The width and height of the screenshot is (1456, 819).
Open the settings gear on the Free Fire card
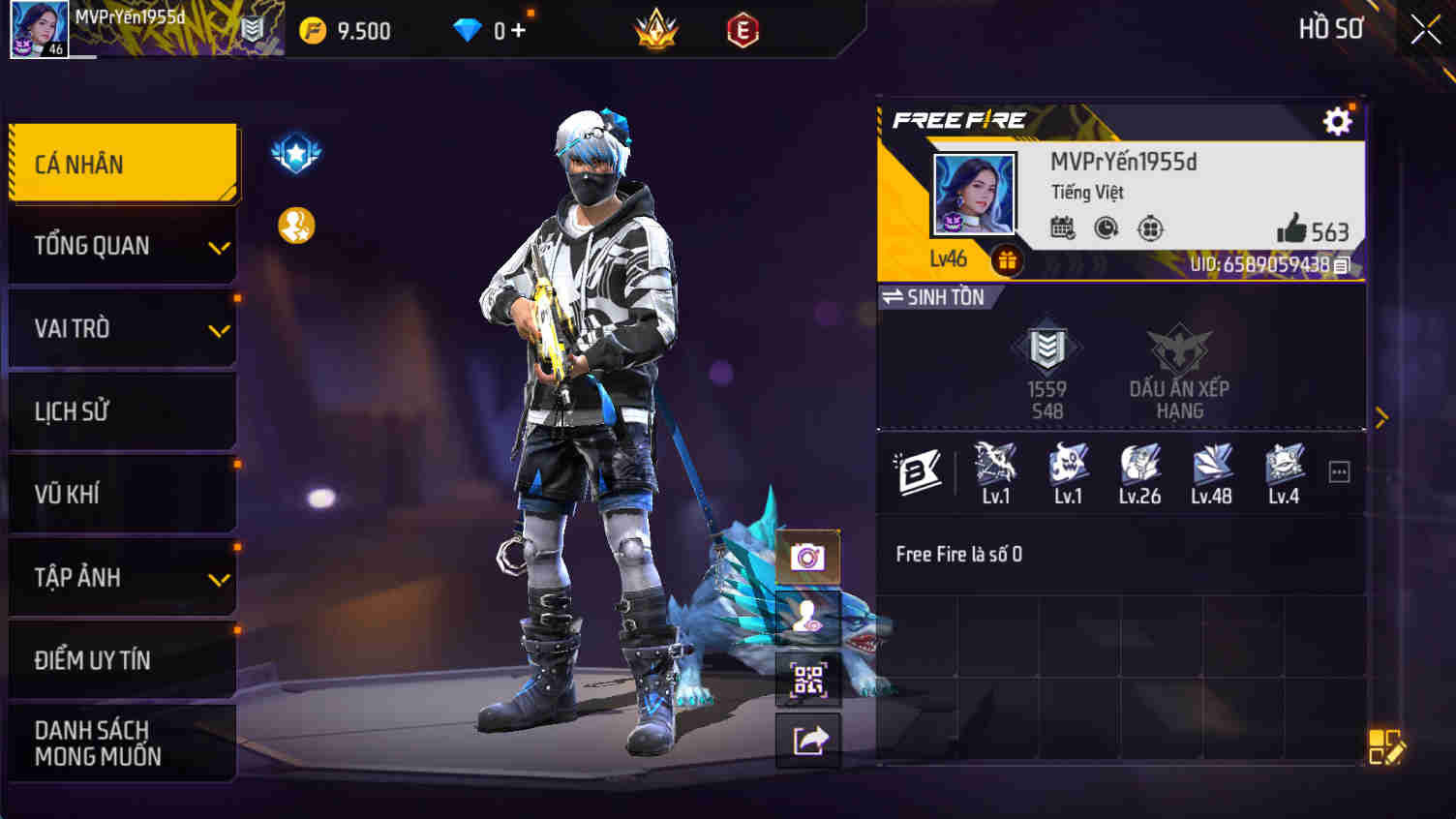coord(1337,121)
